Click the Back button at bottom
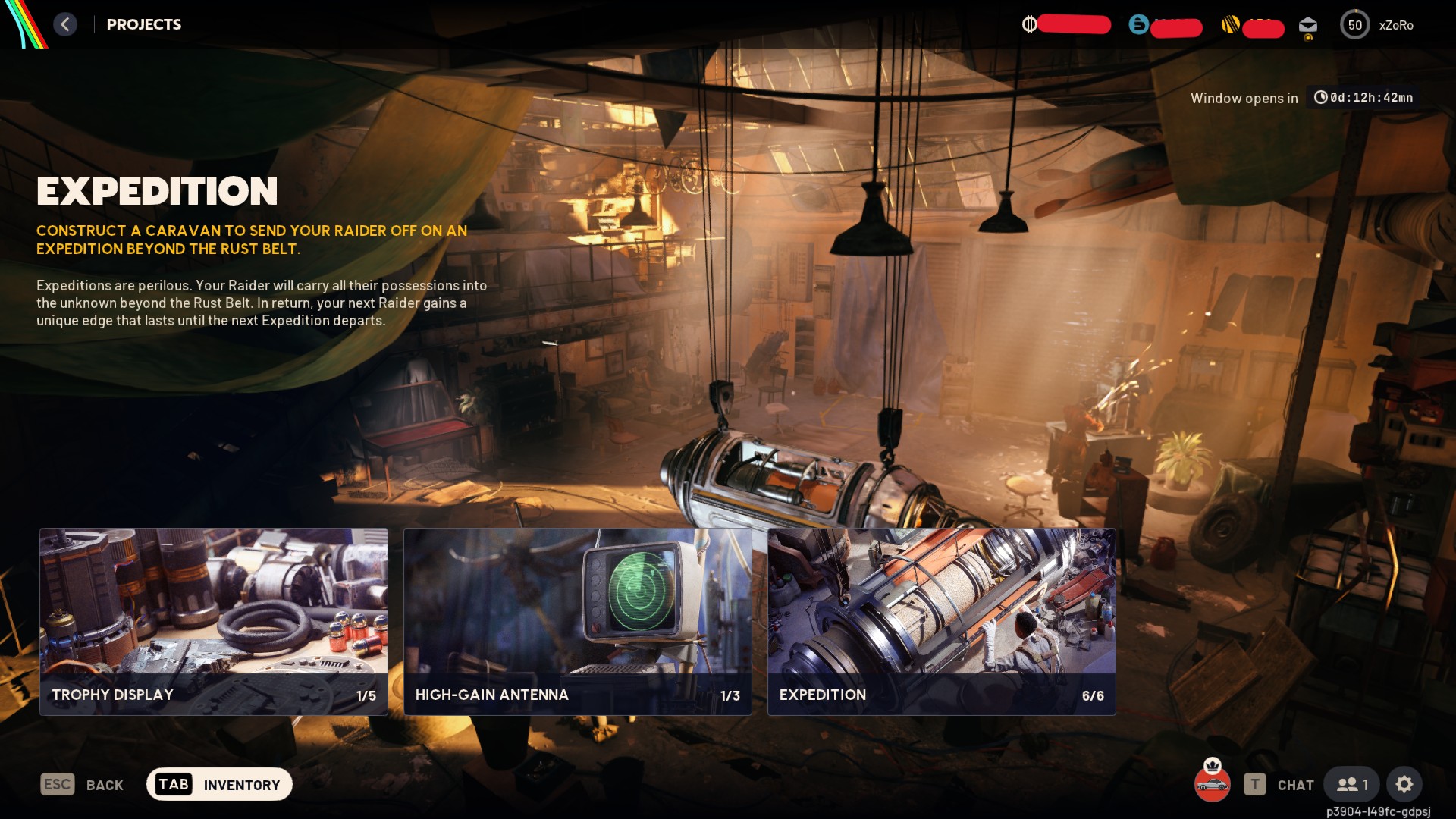Viewport: 1456px width, 819px height. (83, 785)
